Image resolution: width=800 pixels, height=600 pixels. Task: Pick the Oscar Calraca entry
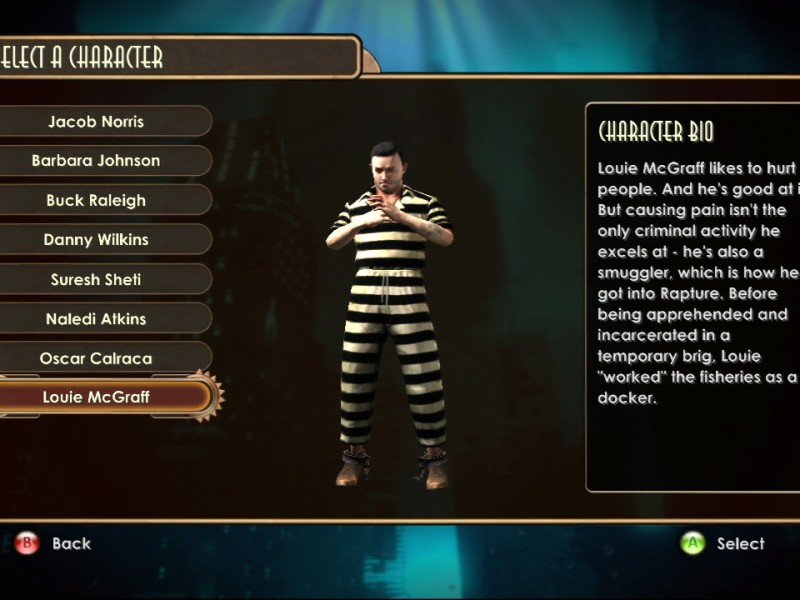[96, 358]
